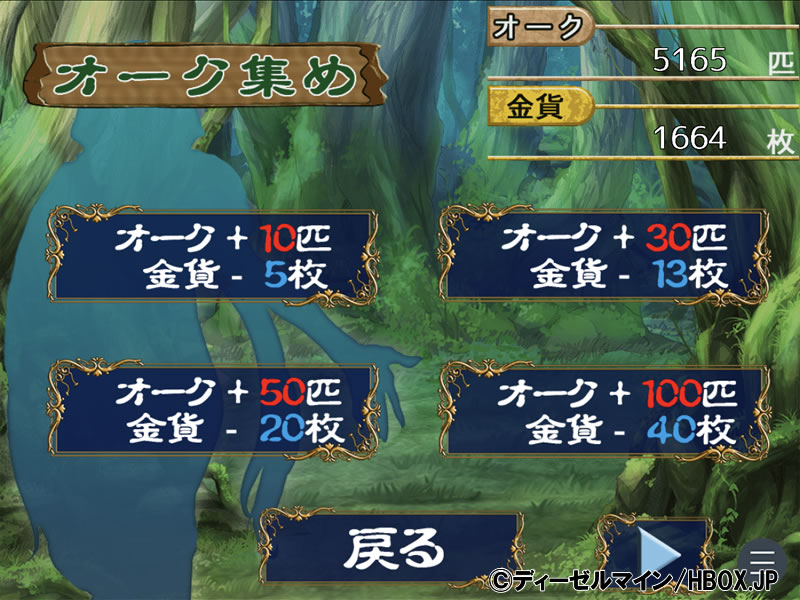Click the 戻る back button
800x600 pixels.
(391, 548)
